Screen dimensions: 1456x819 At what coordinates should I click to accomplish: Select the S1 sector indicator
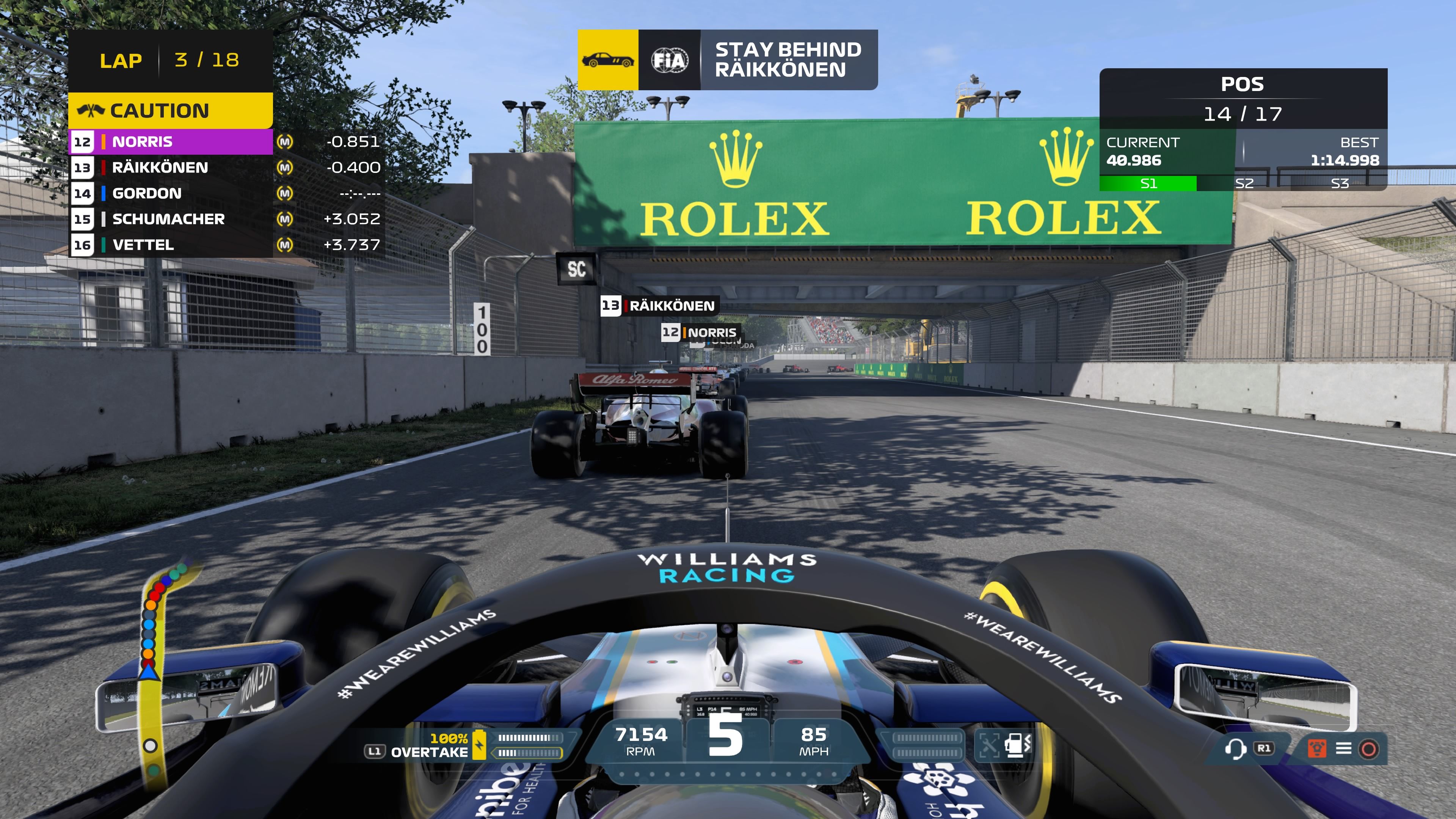tap(1148, 183)
